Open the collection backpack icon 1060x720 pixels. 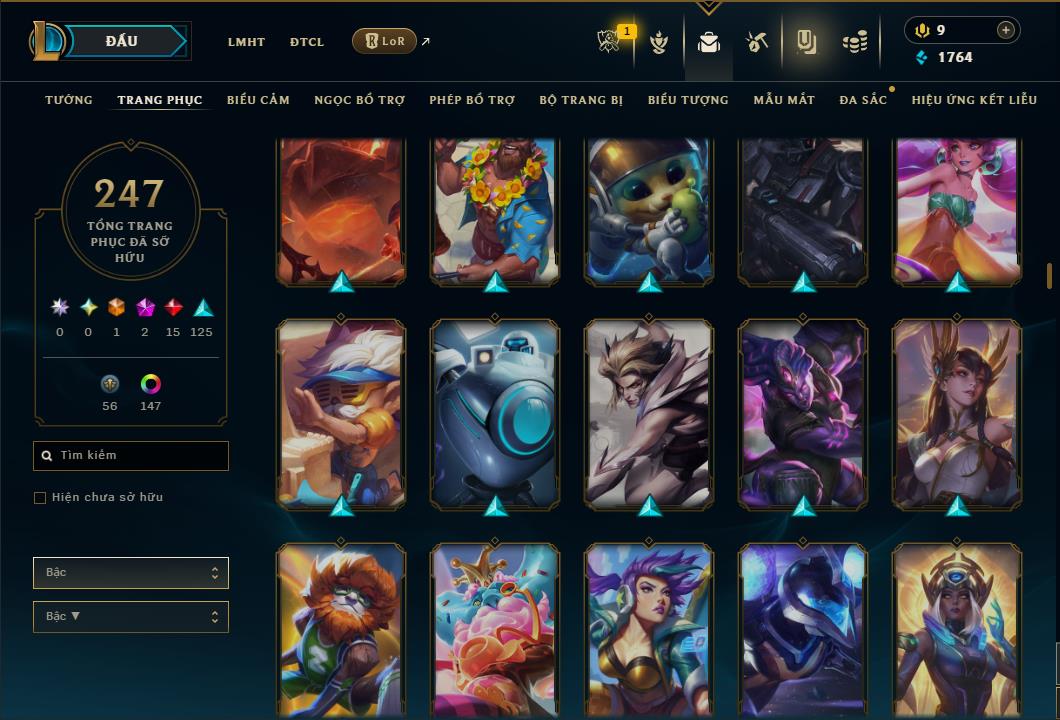(709, 42)
